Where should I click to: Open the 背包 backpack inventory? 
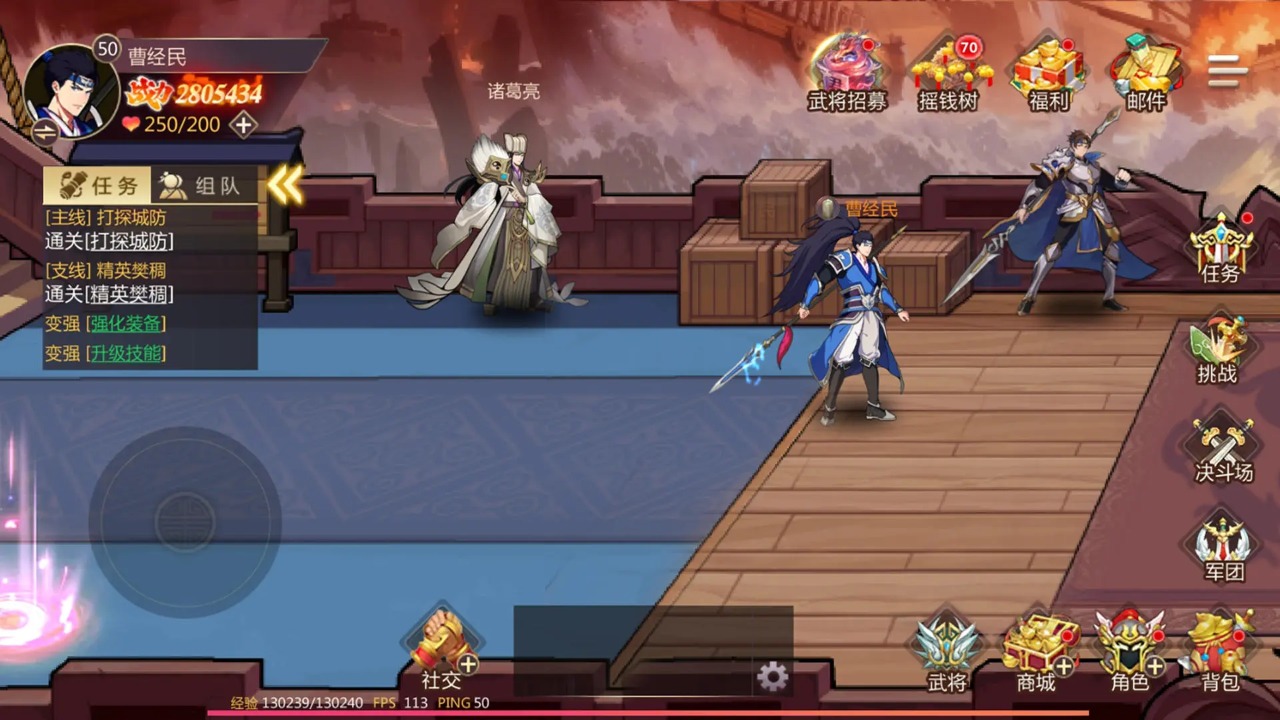point(1220,650)
